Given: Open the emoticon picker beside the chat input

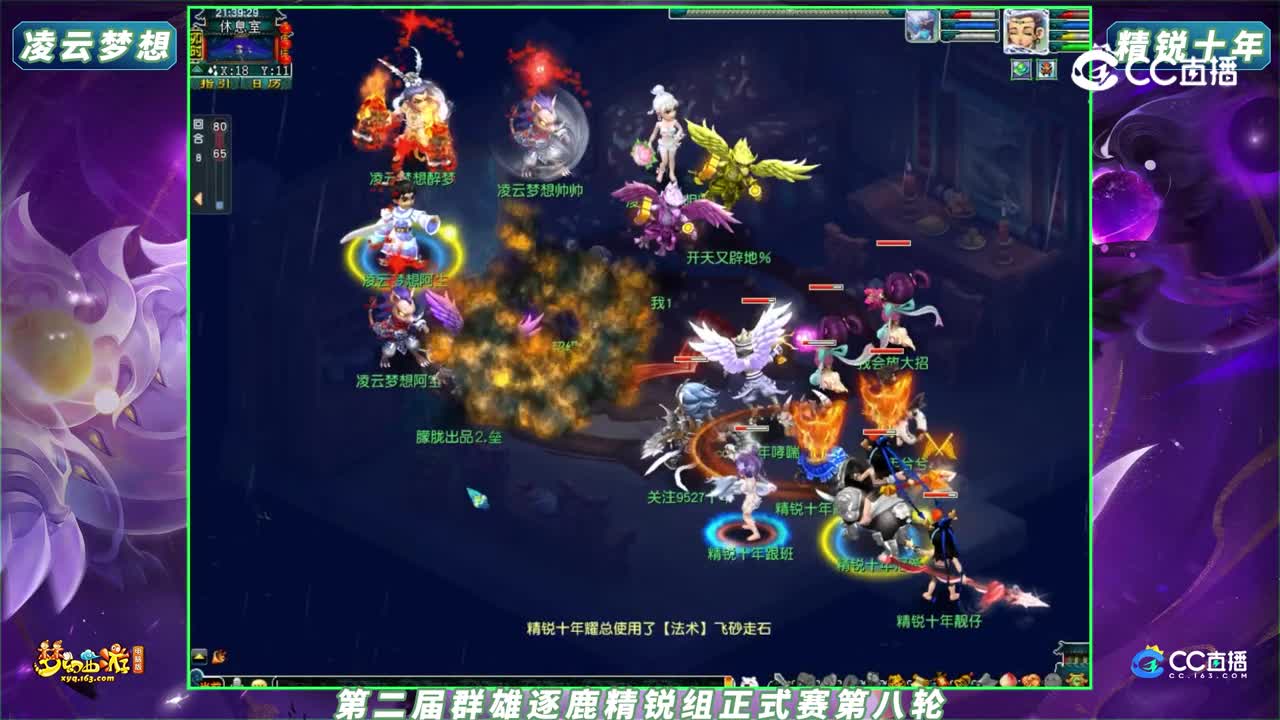Looking at the screenshot, I should tap(258, 681).
